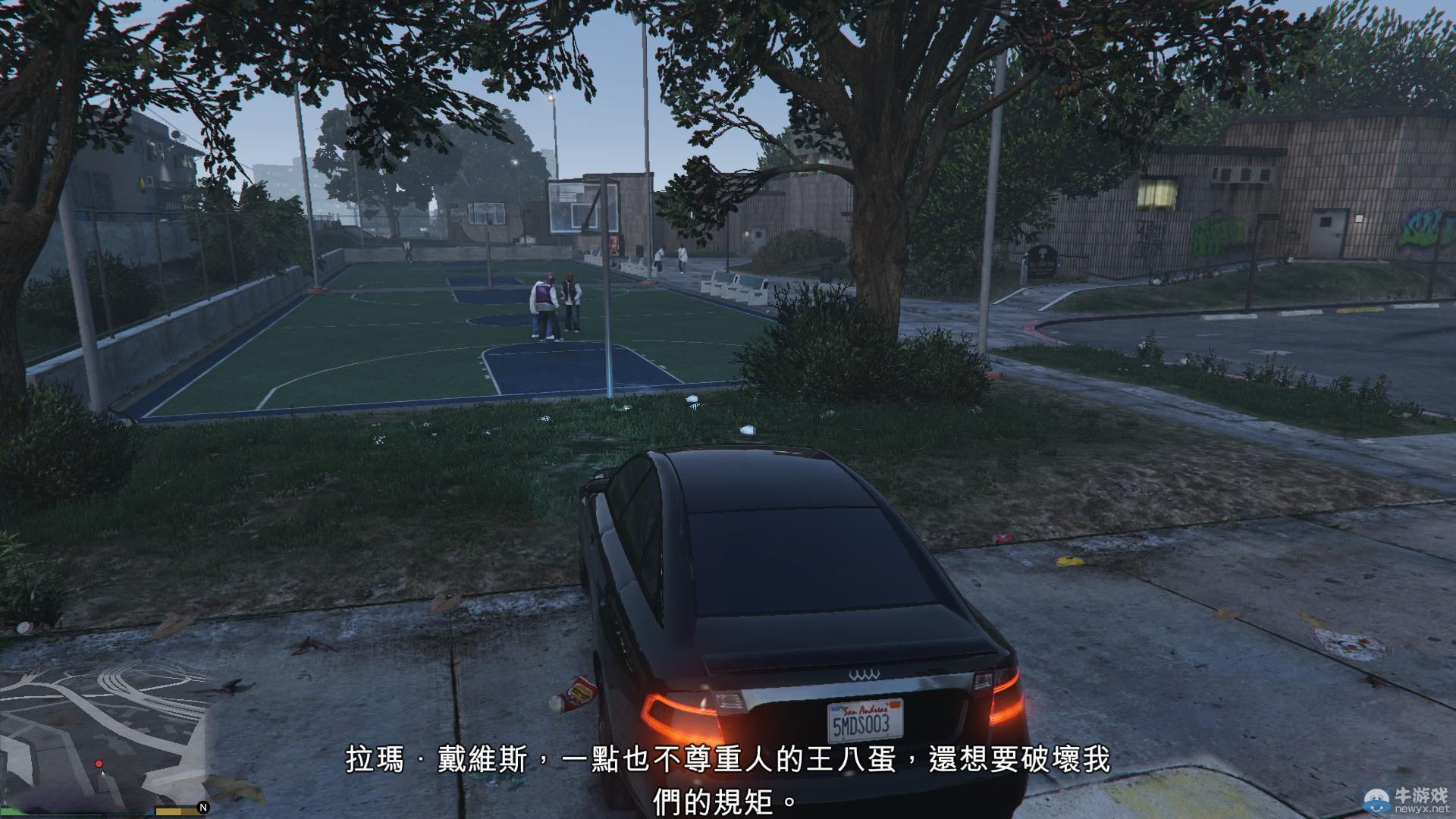
Task: Click the cow mascot logo in watermark
Action: (1376, 801)
